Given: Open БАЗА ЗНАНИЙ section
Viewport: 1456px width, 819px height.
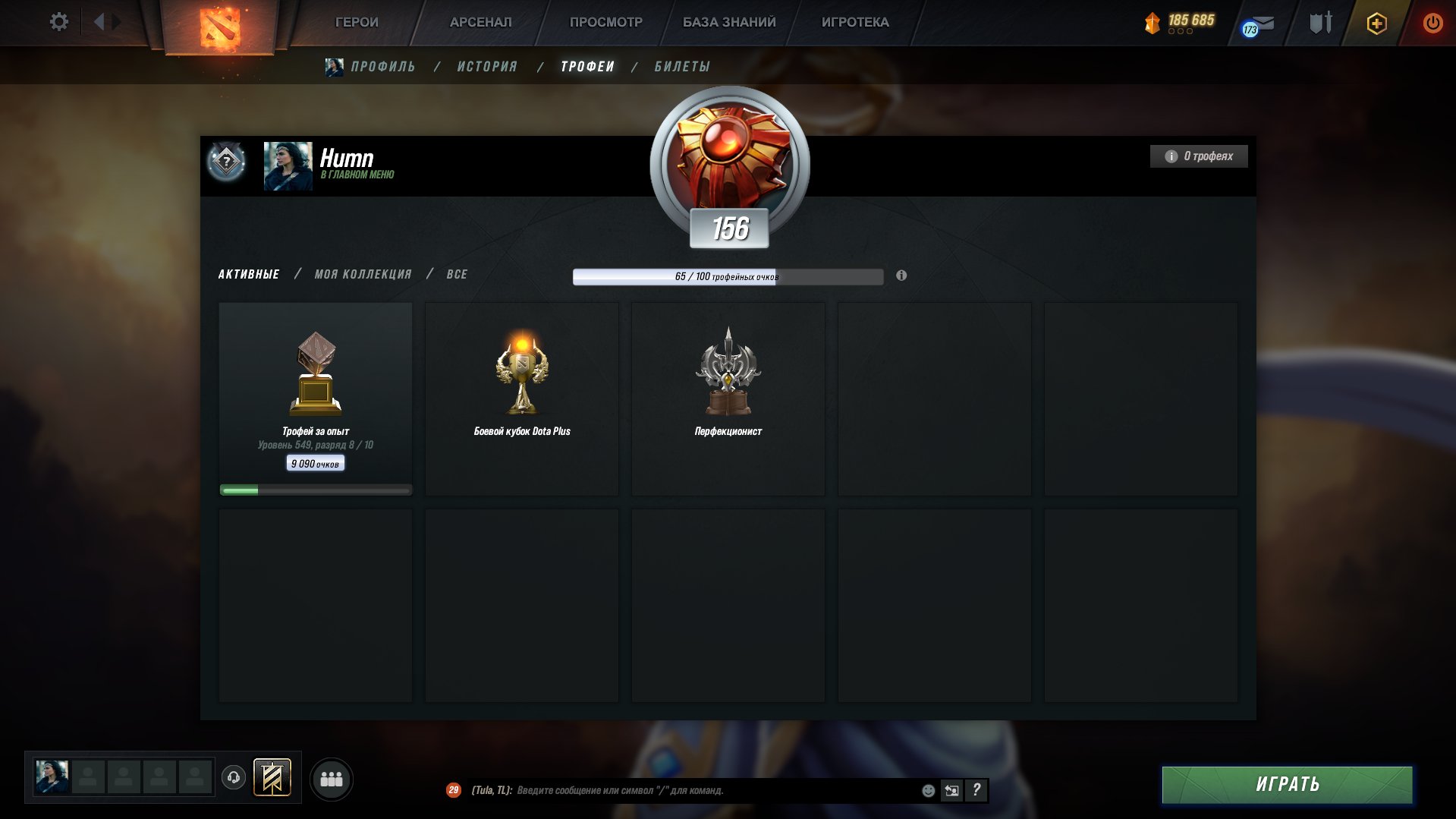Looking at the screenshot, I should pos(729,22).
